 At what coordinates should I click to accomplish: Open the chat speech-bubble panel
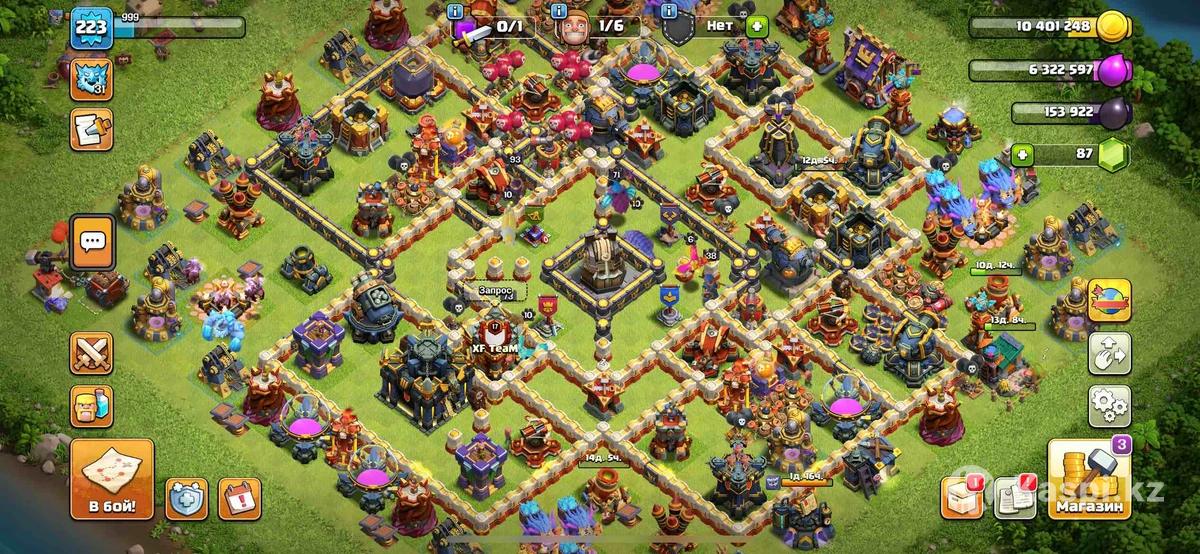point(92,241)
